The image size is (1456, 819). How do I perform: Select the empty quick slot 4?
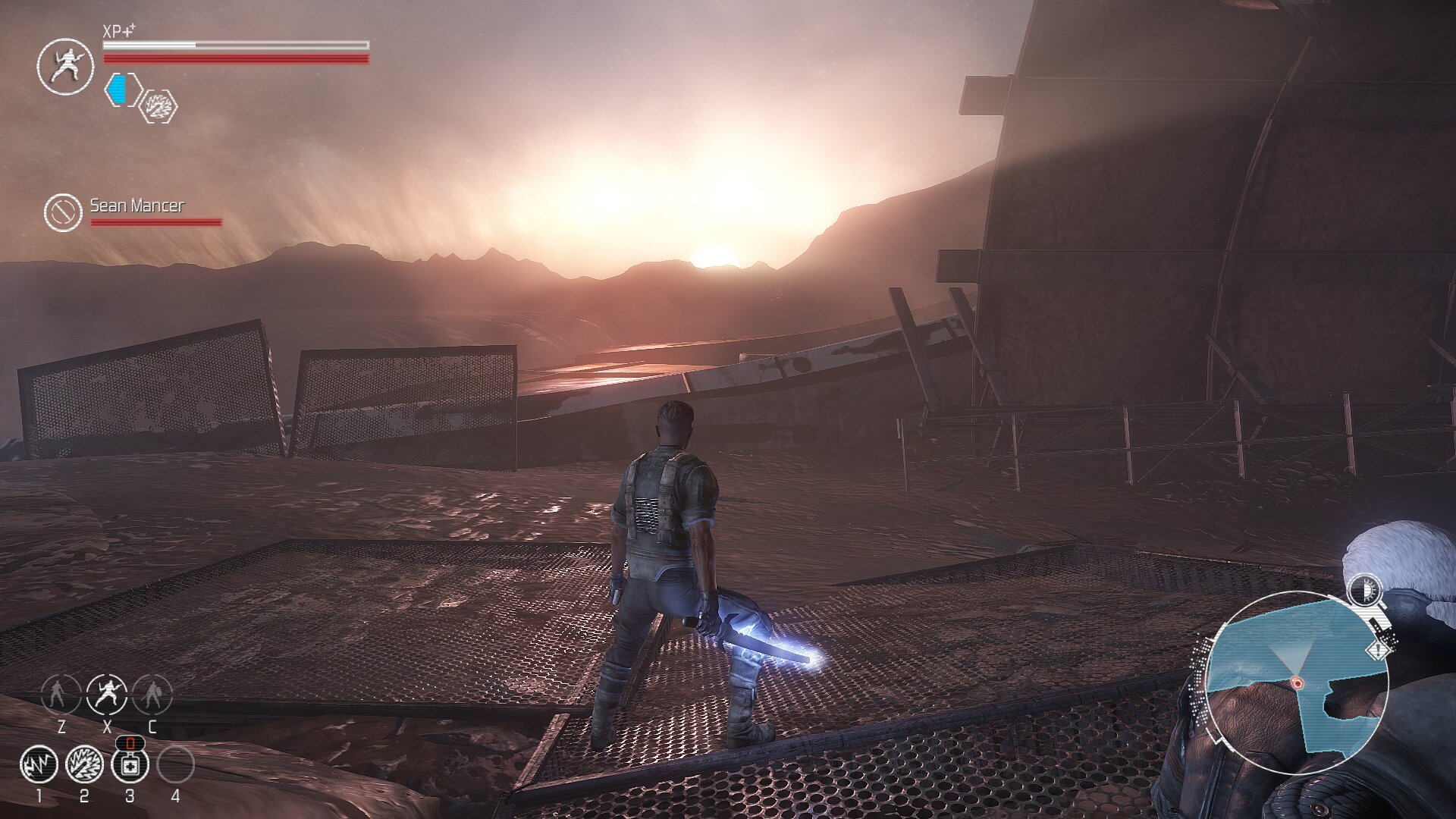[175, 764]
